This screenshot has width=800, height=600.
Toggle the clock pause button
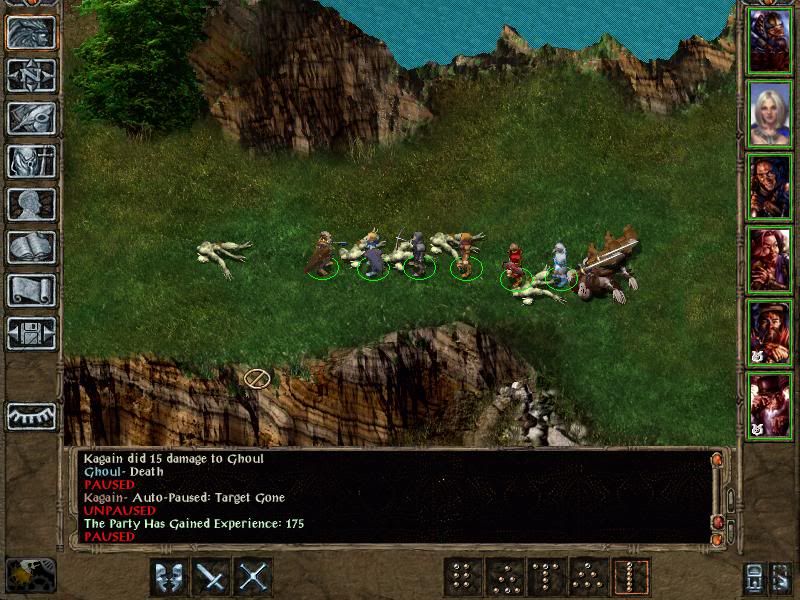point(30,575)
